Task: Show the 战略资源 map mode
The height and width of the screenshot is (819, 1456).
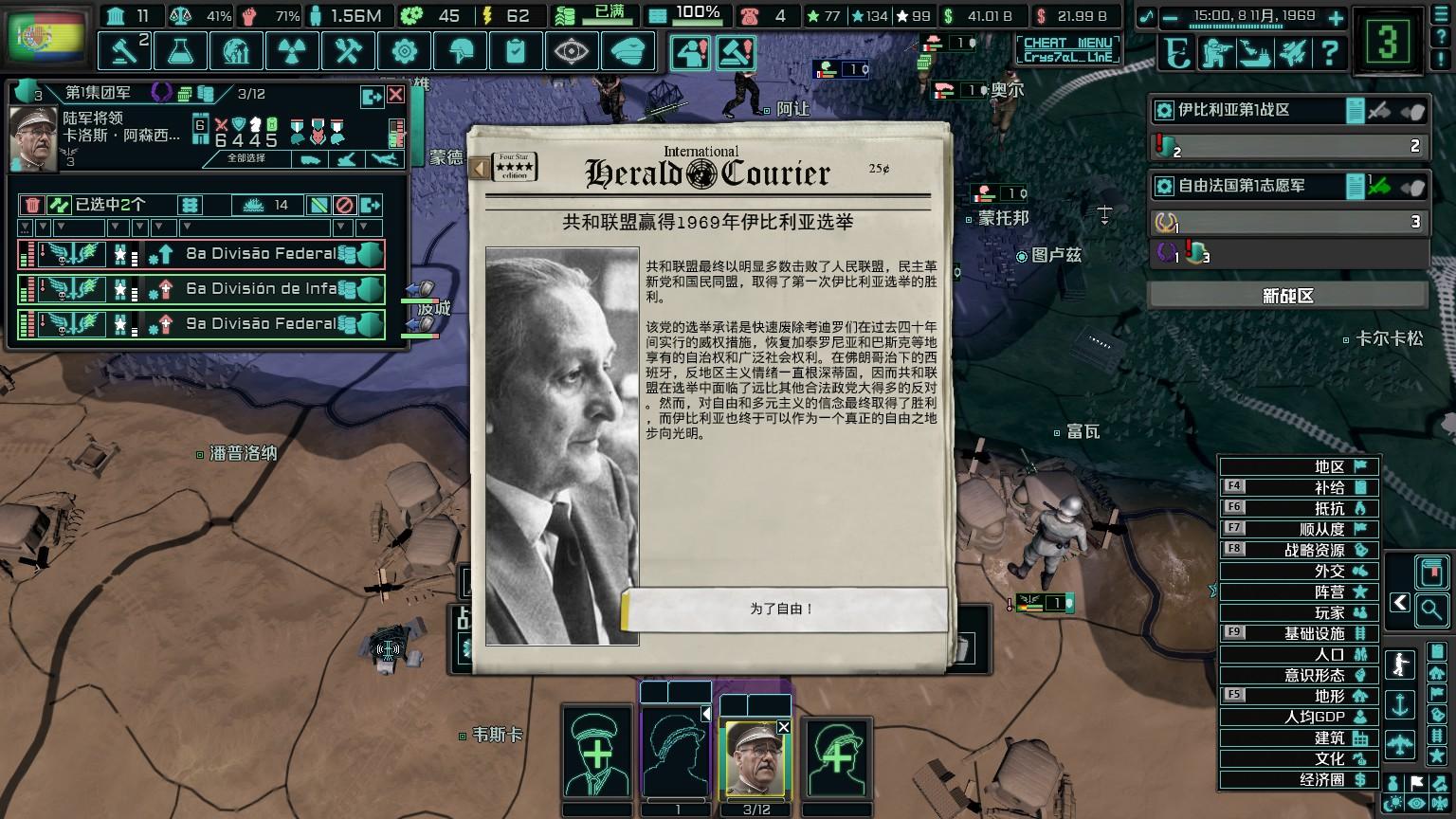Action: tap(1299, 550)
